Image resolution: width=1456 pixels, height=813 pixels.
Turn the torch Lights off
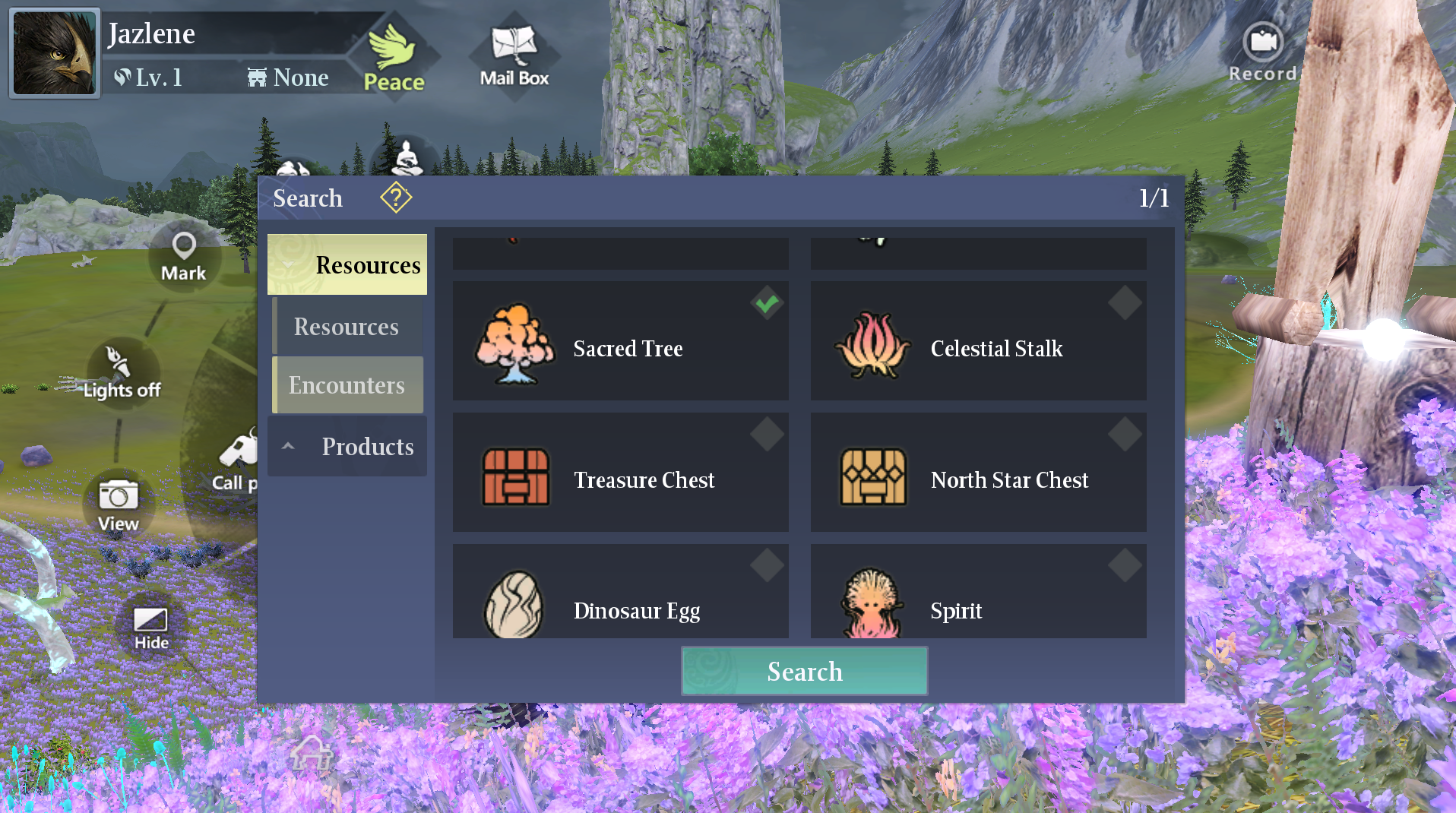pyautogui.click(x=121, y=372)
